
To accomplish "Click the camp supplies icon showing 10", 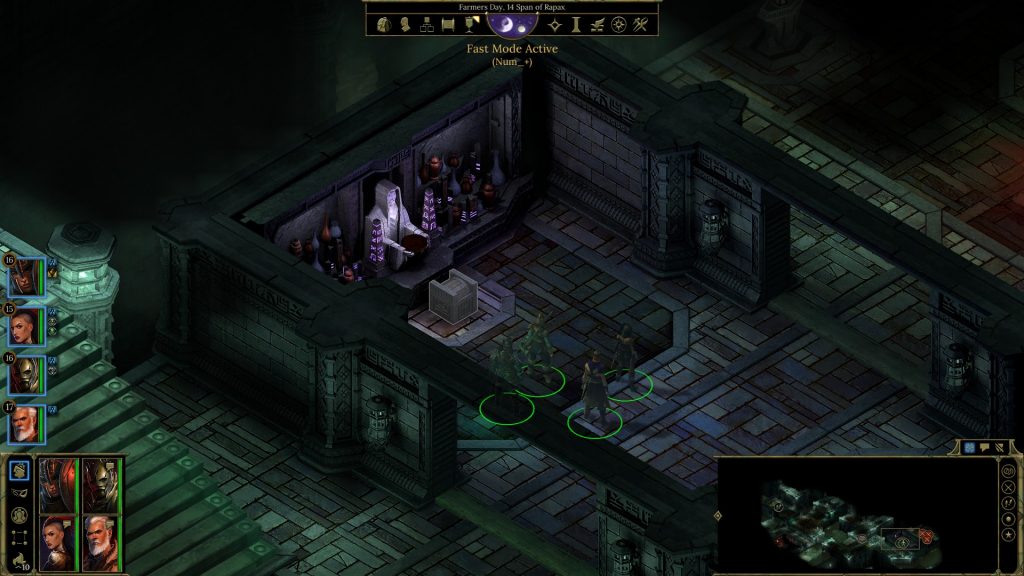I will pos(18,561).
